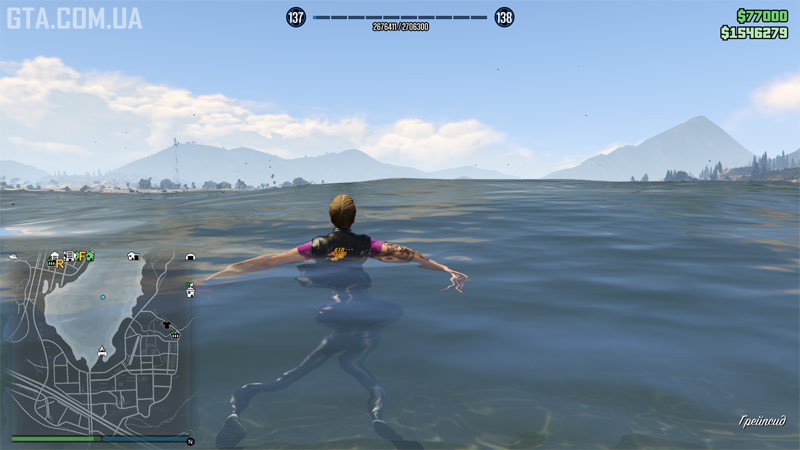Select the green house blip on minimap
This screenshot has height=450, width=800.
click(90, 256)
